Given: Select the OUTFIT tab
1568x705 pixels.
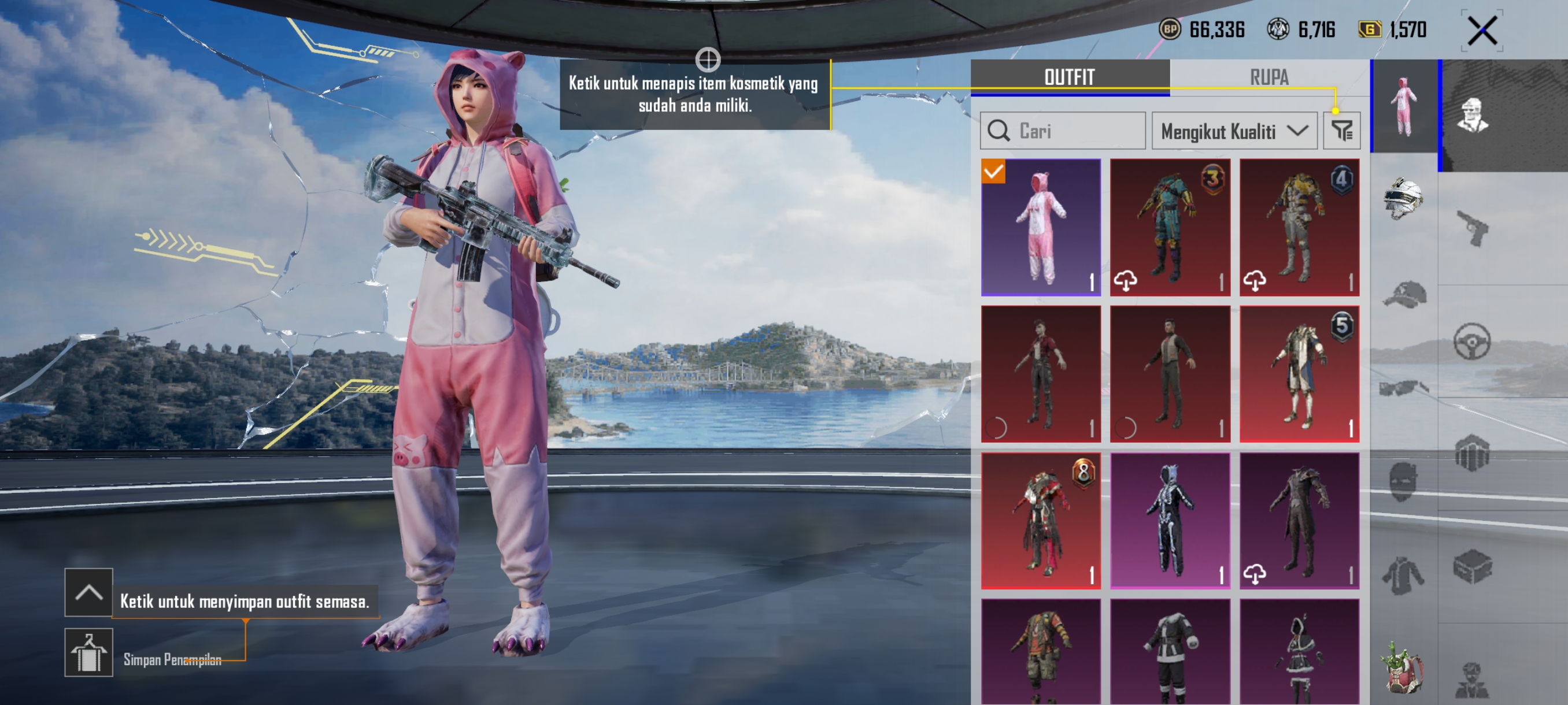Looking at the screenshot, I should [x=1069, y=77].
